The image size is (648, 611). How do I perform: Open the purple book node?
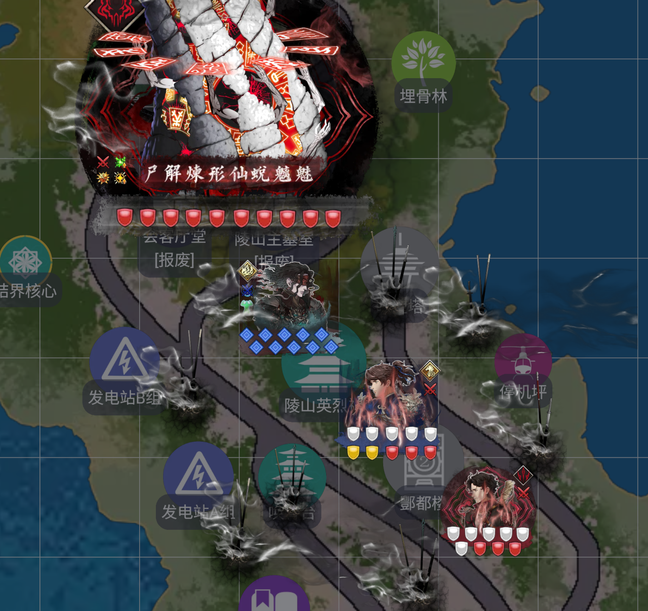point(274,596)
